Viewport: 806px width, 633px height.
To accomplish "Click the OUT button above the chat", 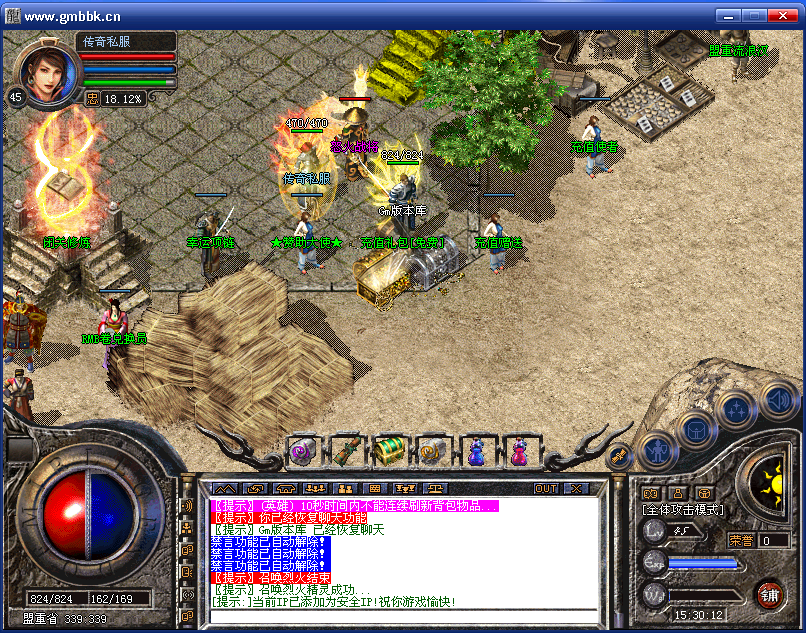I will pos(546,488).
